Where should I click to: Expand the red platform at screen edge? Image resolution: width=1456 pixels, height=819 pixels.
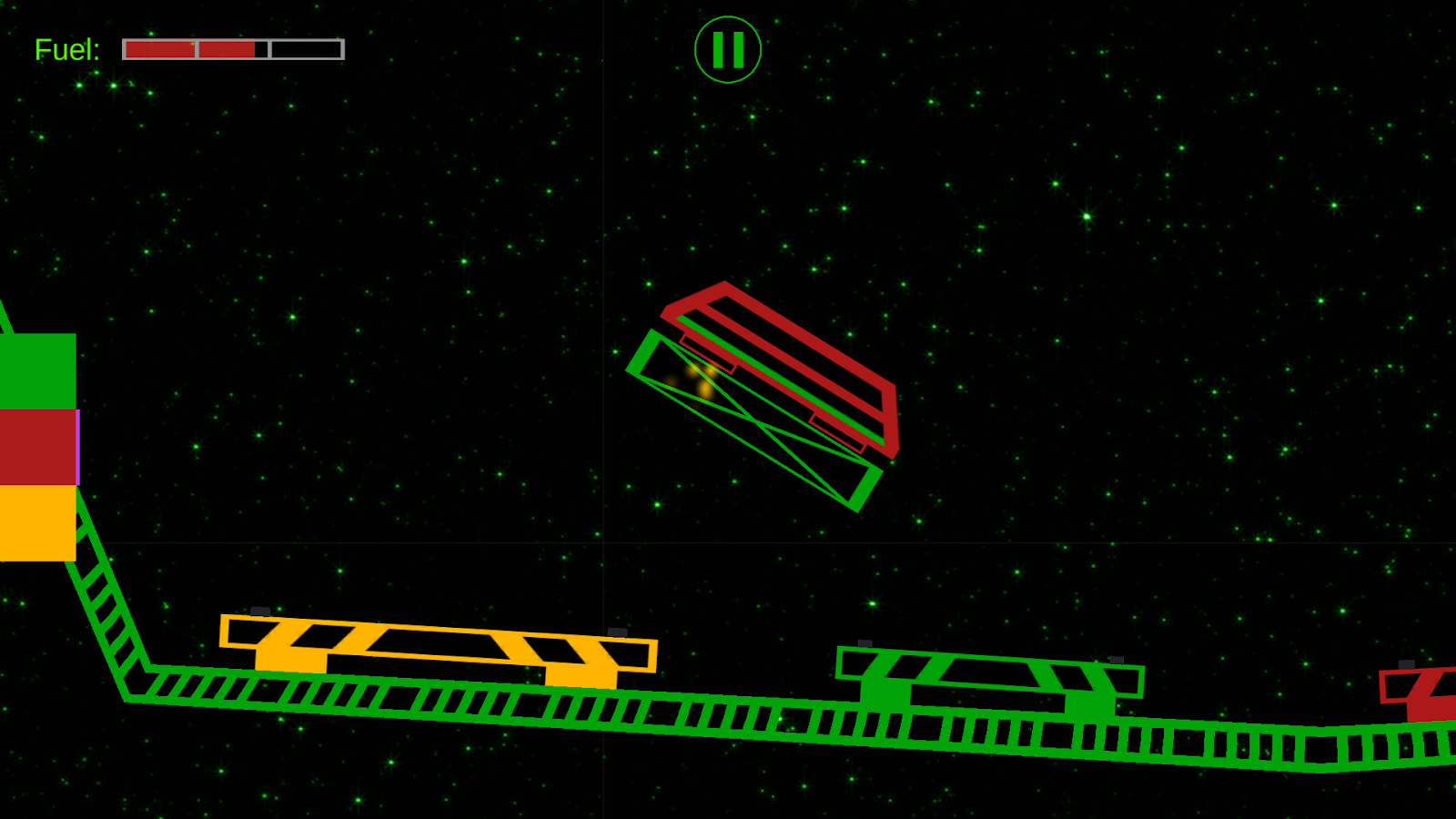(1420, 692)
